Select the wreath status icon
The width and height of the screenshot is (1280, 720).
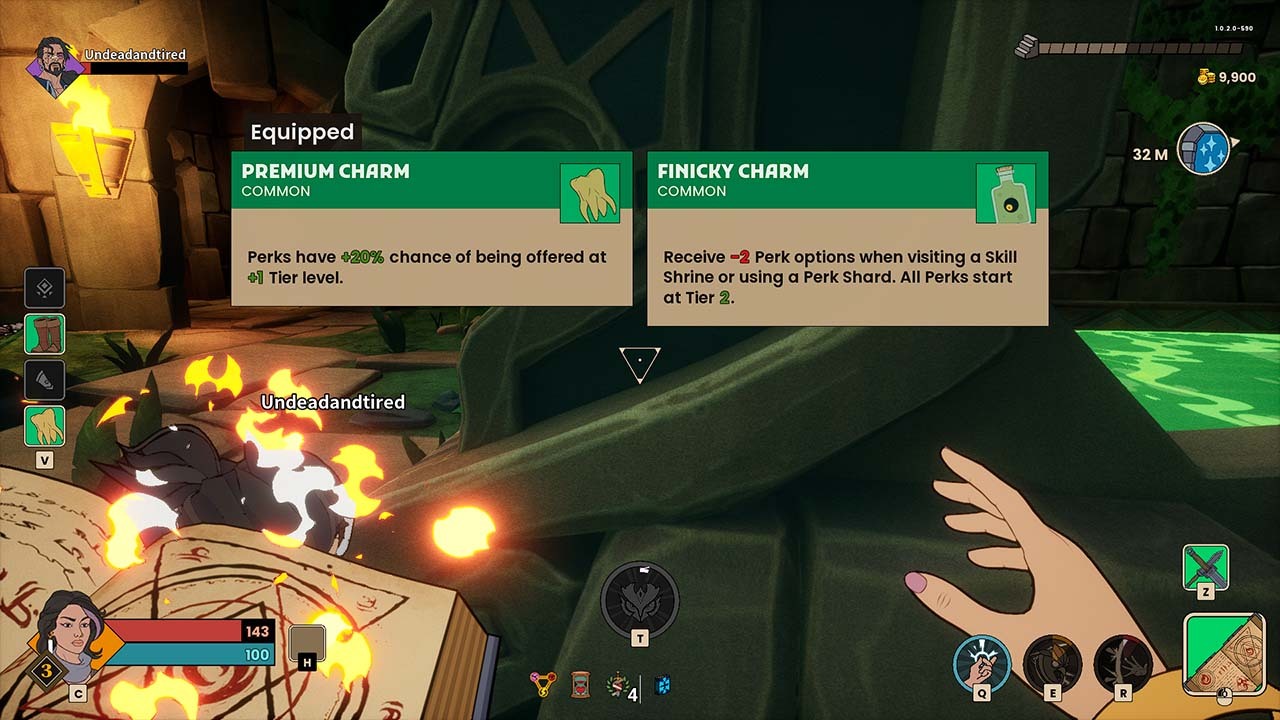617,684
